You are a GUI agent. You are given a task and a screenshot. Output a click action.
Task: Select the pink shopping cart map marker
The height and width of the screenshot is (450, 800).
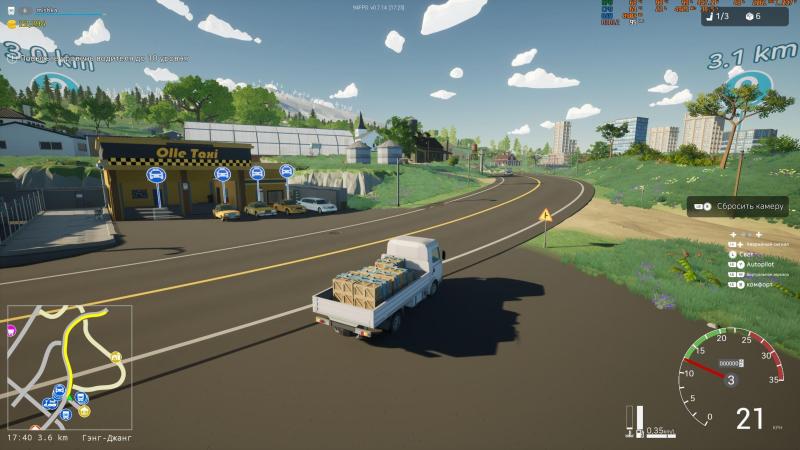pos(11,331)
